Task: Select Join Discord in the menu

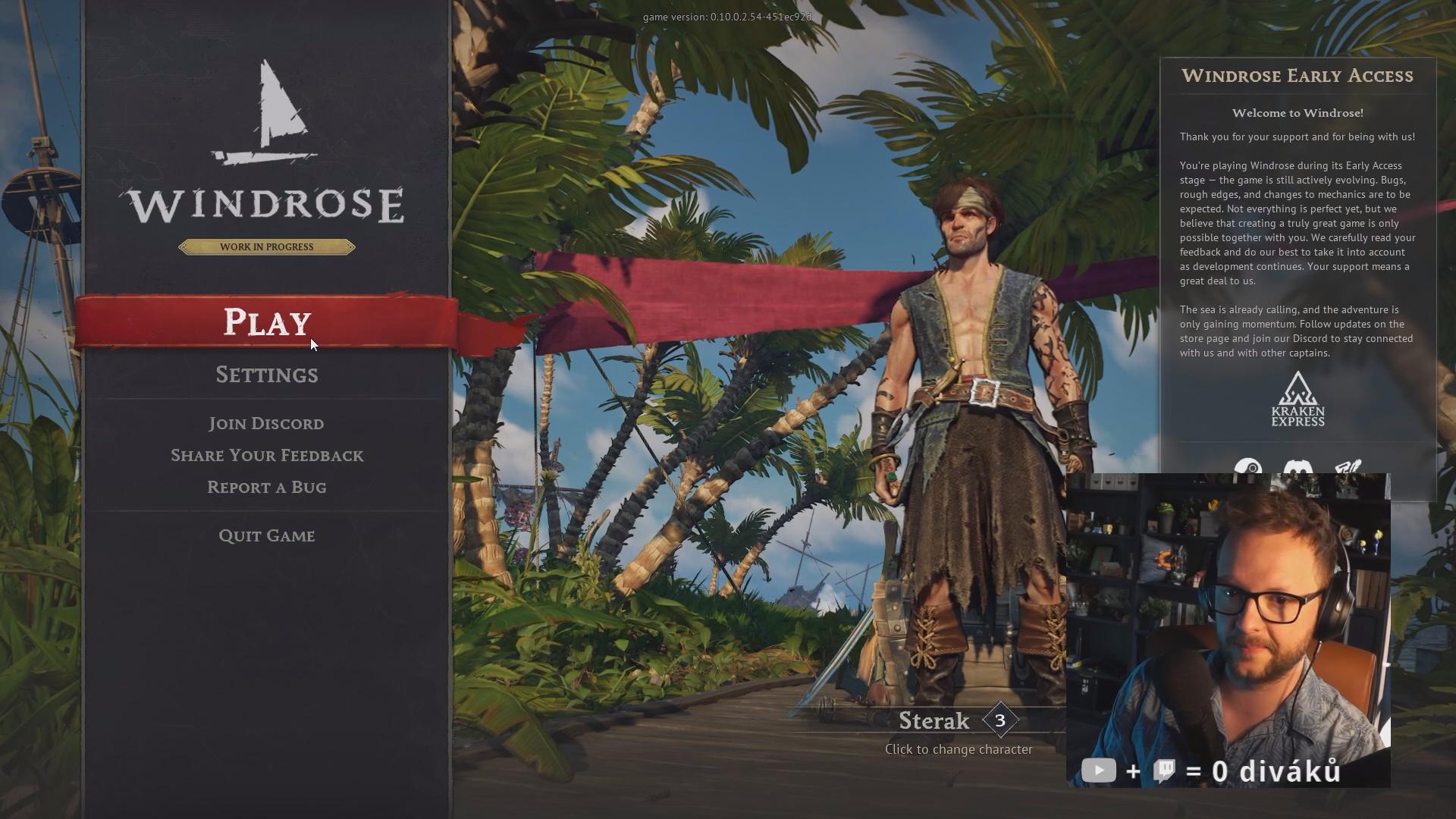Action: (267, 424)
